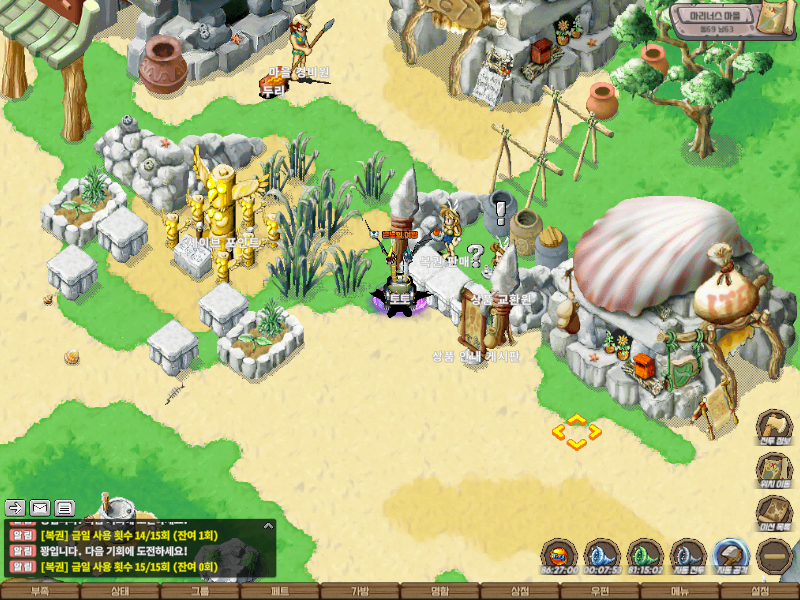Image resolution: width=800 pixels, height=600 pixels.
Task: Open 위치 이동 map icon
Action: [x=773, y=470]
